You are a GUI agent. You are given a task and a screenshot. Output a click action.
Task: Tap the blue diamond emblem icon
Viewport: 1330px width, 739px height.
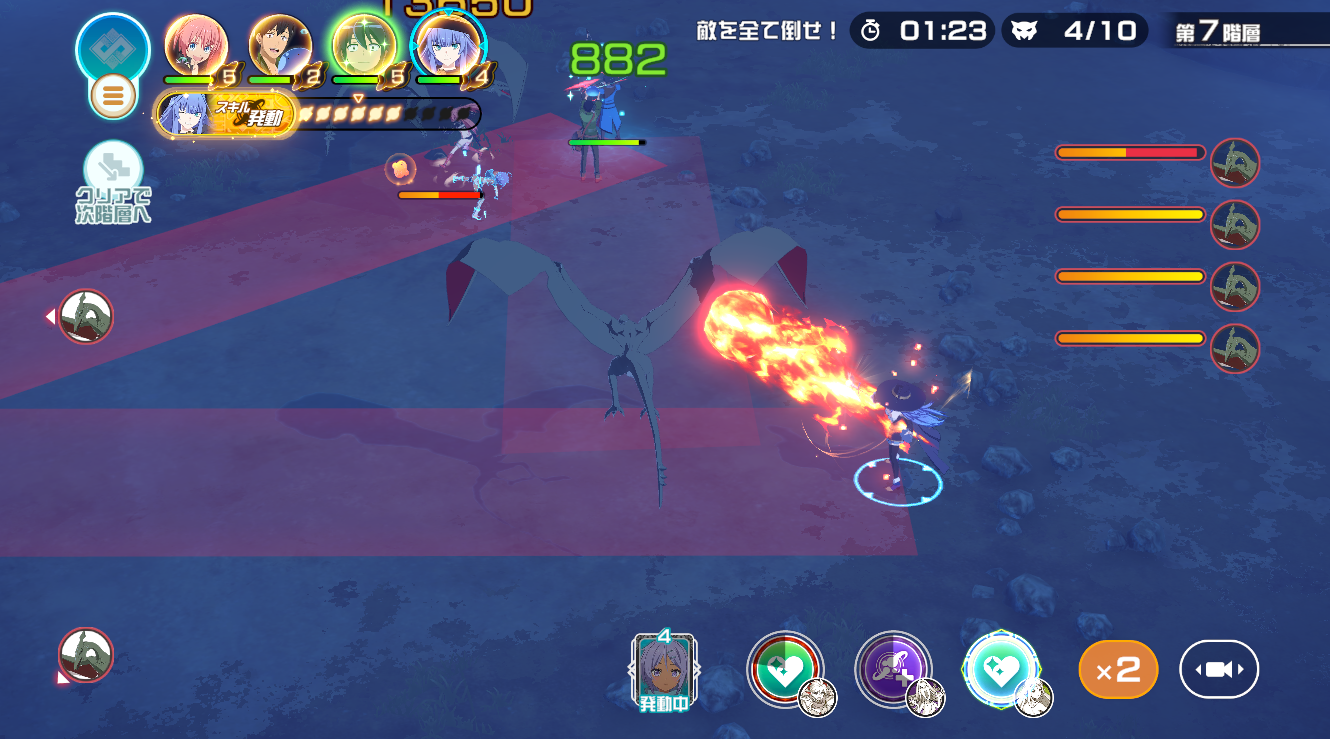pyautogui.click(x=113, y=48)
